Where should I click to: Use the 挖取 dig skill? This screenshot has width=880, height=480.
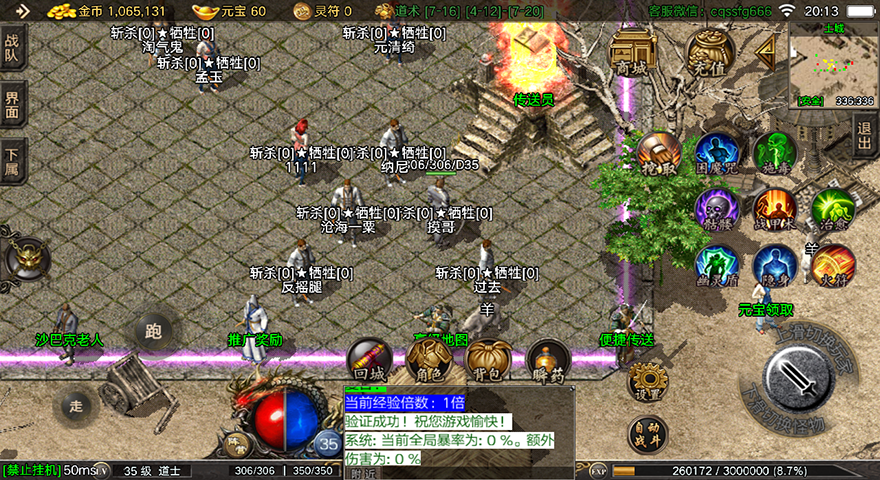tap(659, 153)
